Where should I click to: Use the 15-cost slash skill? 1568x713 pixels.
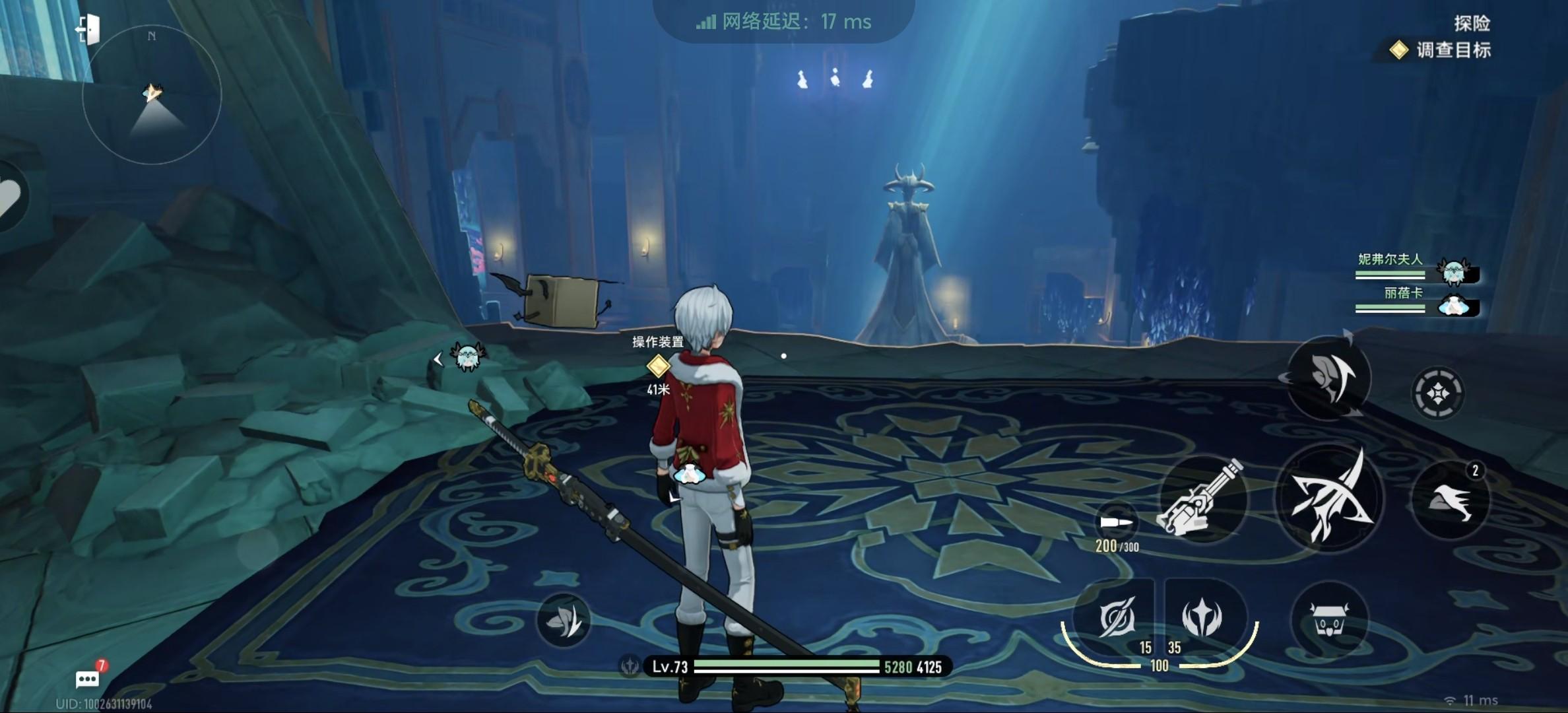click(x=1117, y=619)
